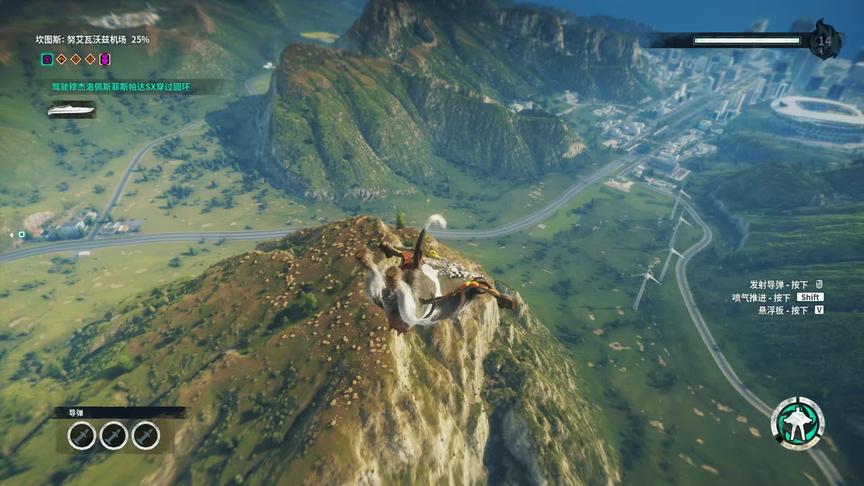Image resolution: width=864 pixels, height=486 pixels.
Task: Select the purple square region objective icon
Action: [x=47, y=60]
